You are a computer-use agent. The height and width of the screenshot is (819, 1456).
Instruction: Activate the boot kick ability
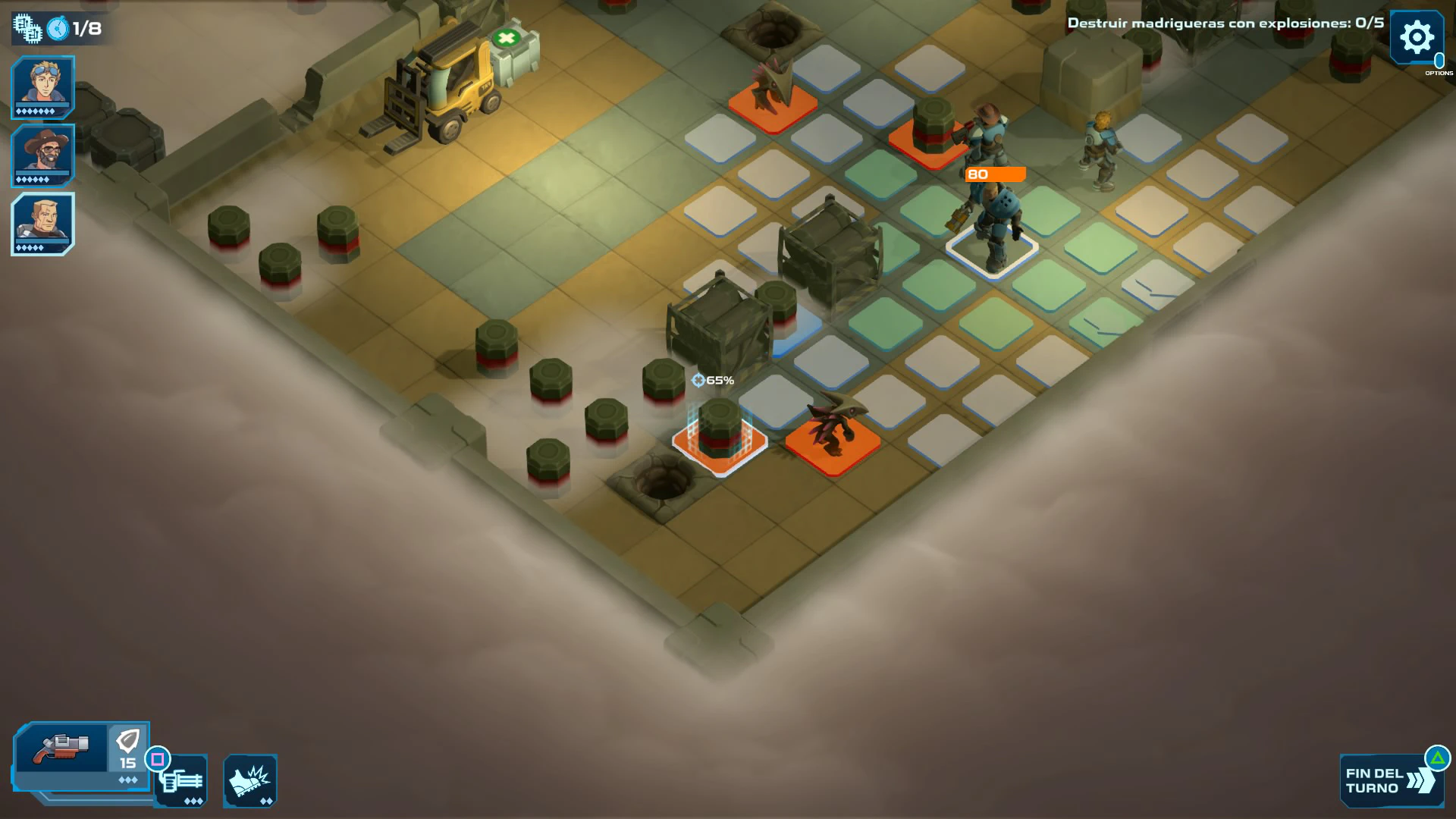250,781
